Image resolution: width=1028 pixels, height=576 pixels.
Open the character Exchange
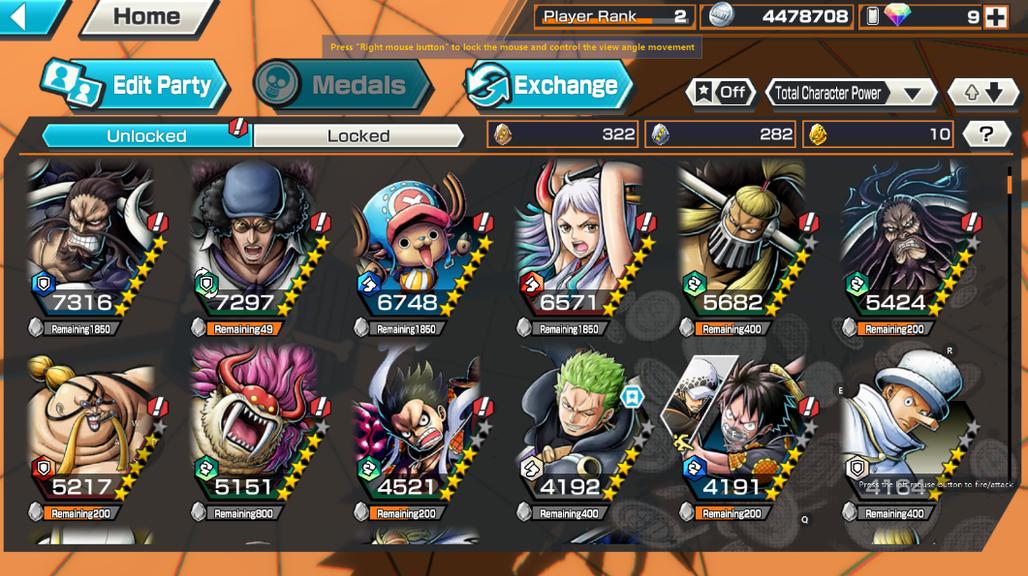coord(548,86)
